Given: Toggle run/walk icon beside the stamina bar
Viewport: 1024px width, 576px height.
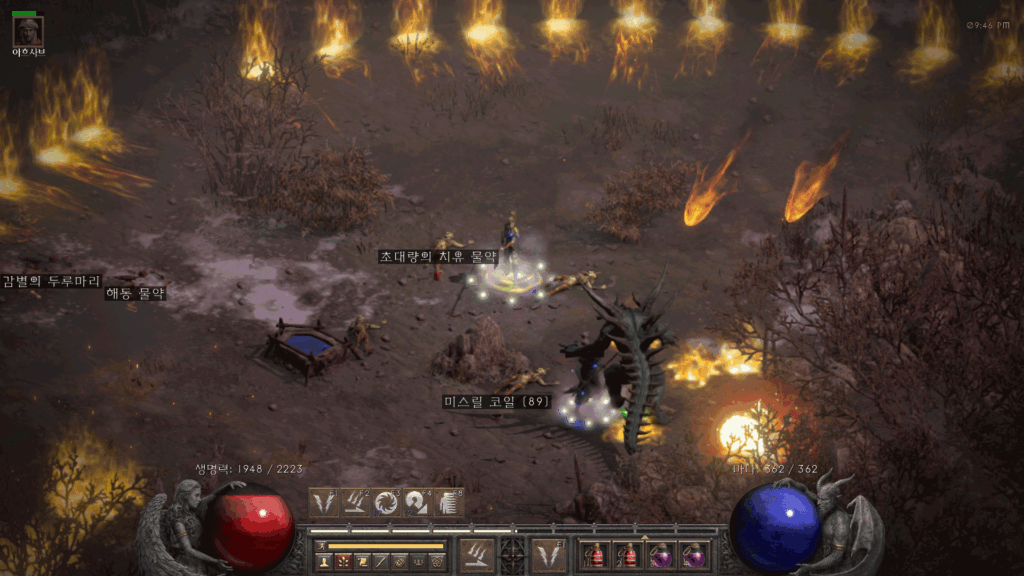Looking at the screenshot, I should point(320,546).
